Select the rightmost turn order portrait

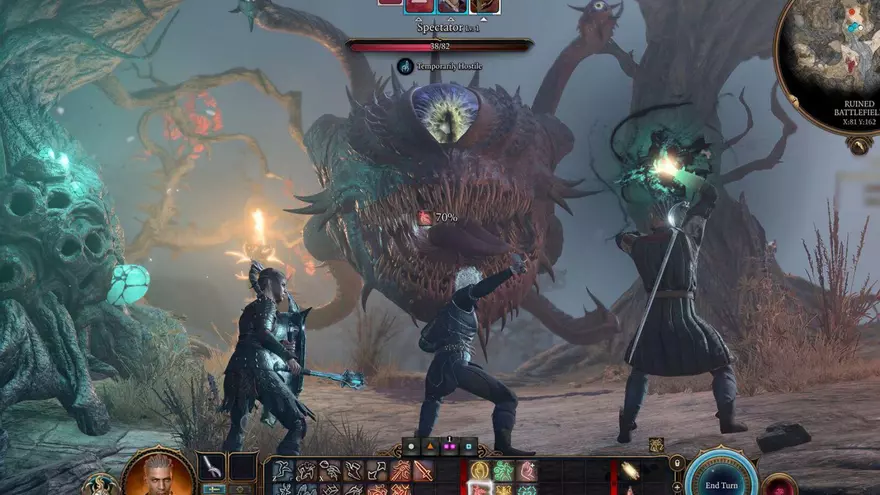tap(485, 5)
